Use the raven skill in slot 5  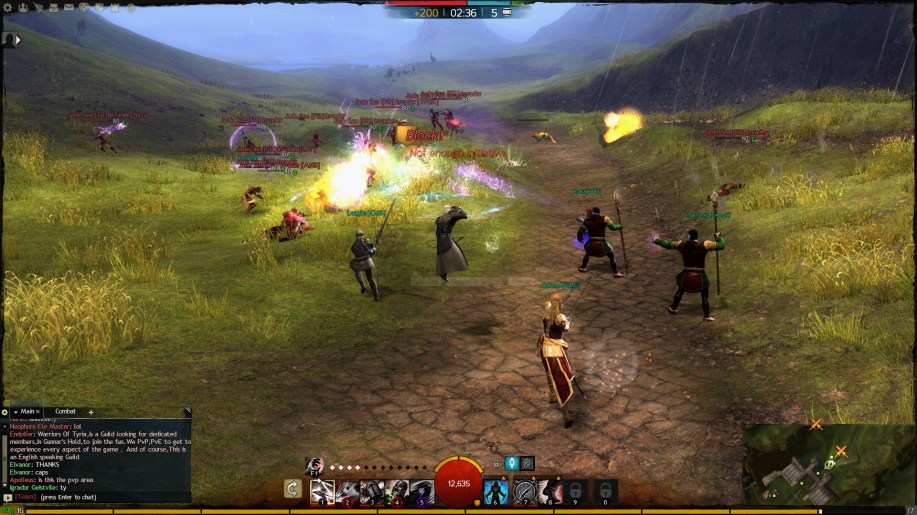(421, 490)
